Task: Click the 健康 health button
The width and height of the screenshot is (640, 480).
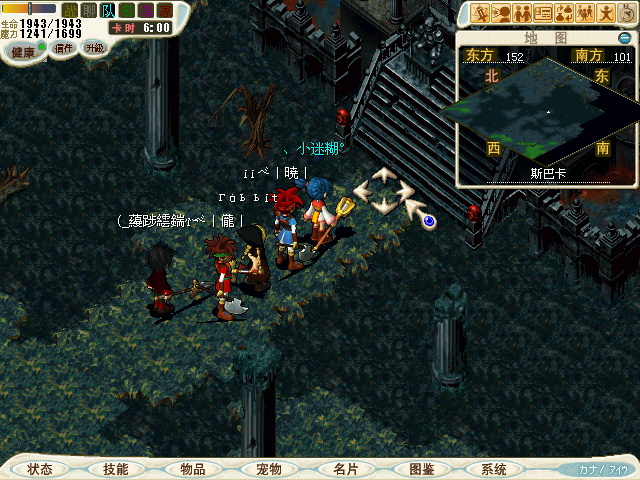Action: [24, 50]
